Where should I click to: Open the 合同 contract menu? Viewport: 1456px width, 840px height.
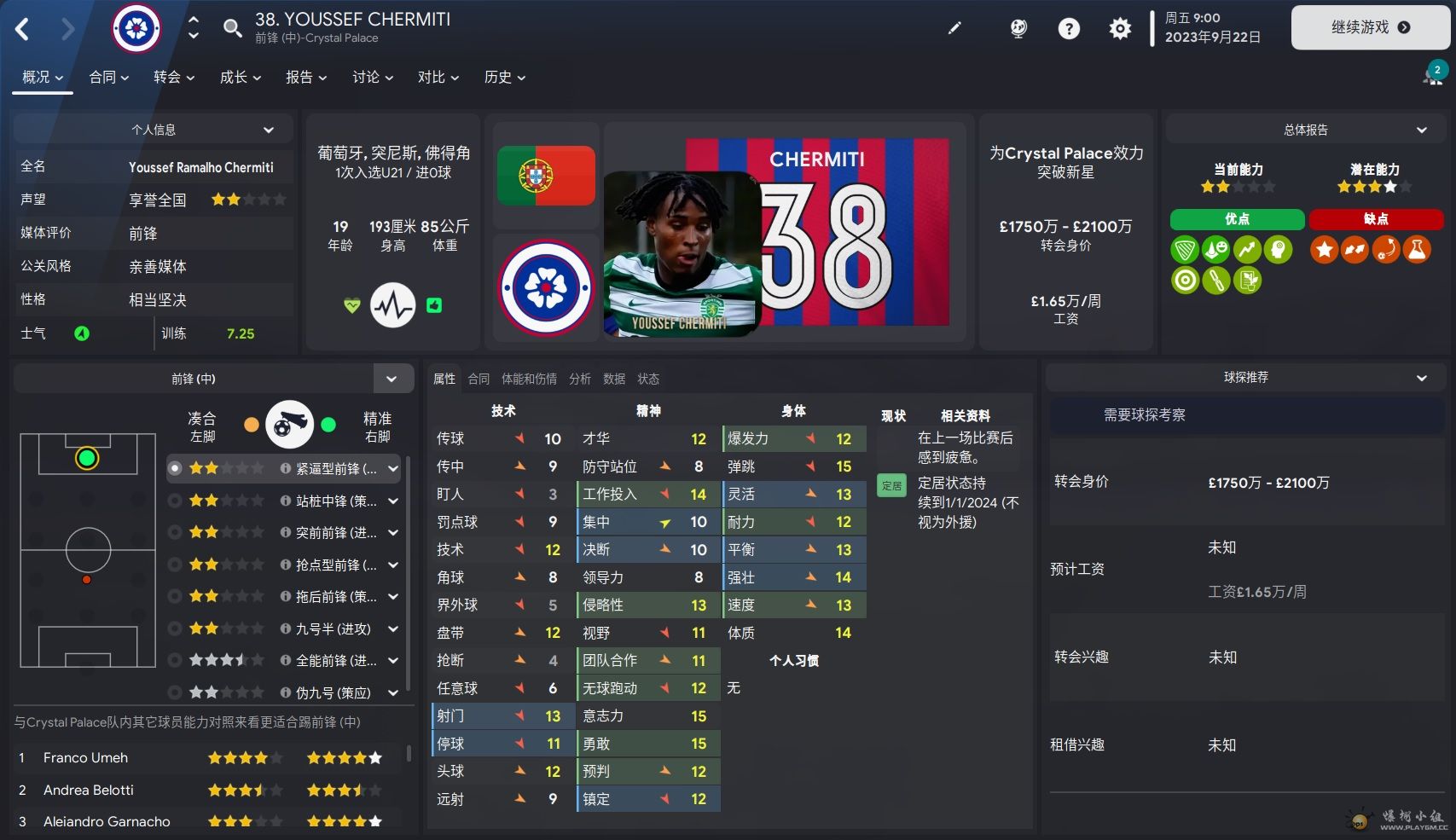(x=108, y=77)
